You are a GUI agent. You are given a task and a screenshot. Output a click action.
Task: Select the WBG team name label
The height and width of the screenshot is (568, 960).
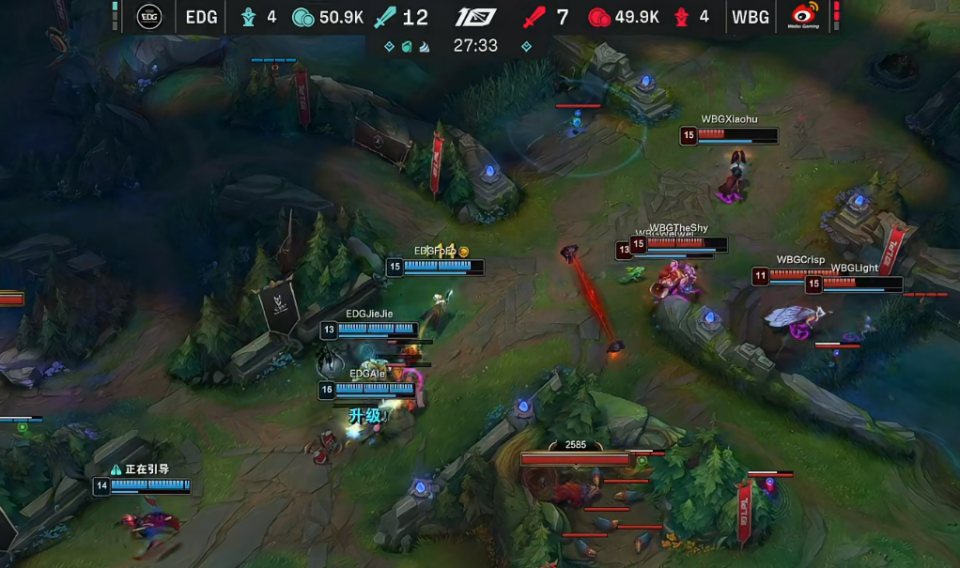coord(750,17)
